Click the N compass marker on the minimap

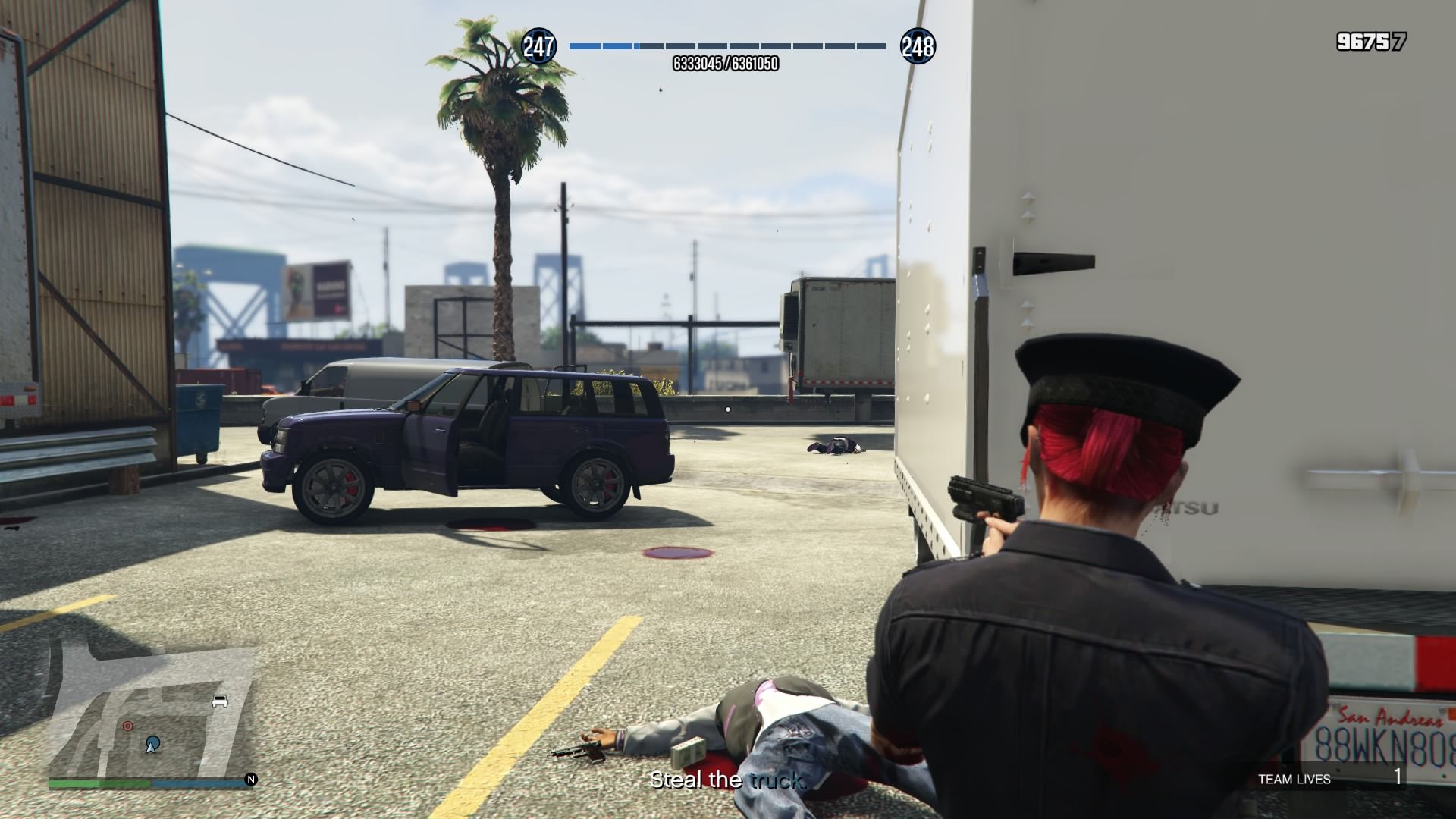250,780
